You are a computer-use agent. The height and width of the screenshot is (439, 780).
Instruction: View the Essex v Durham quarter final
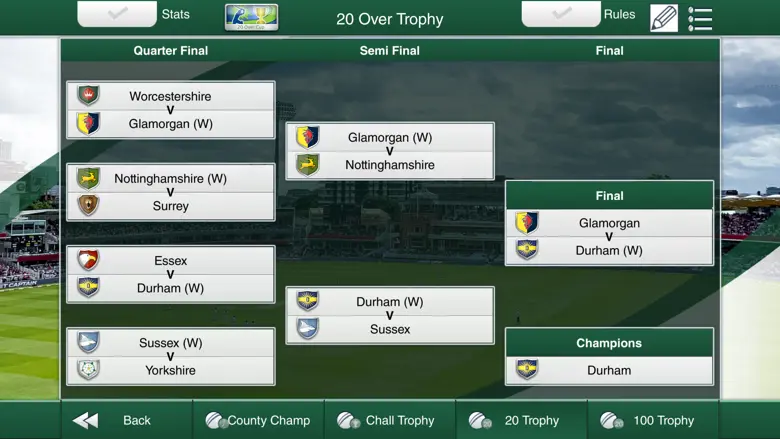(171, 274)
